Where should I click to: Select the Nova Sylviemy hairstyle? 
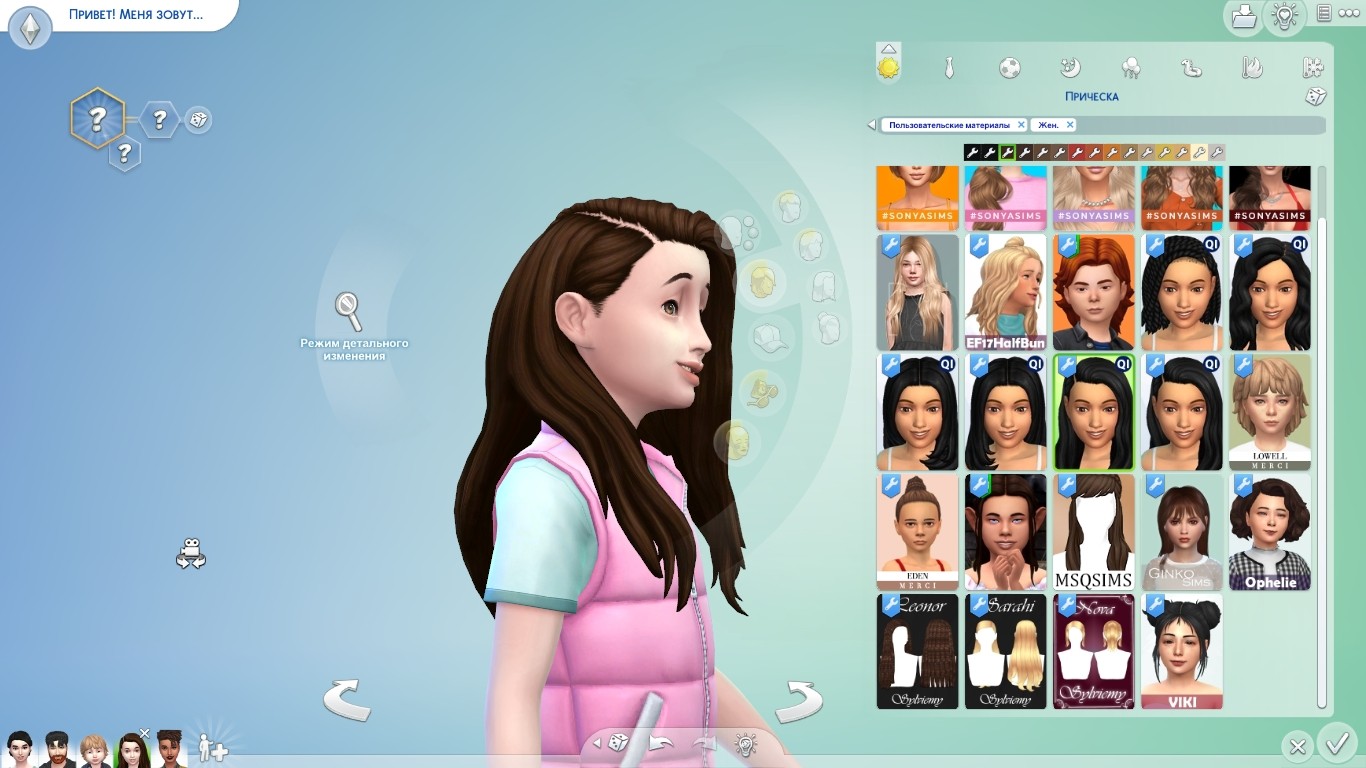tap(1093, 652)
